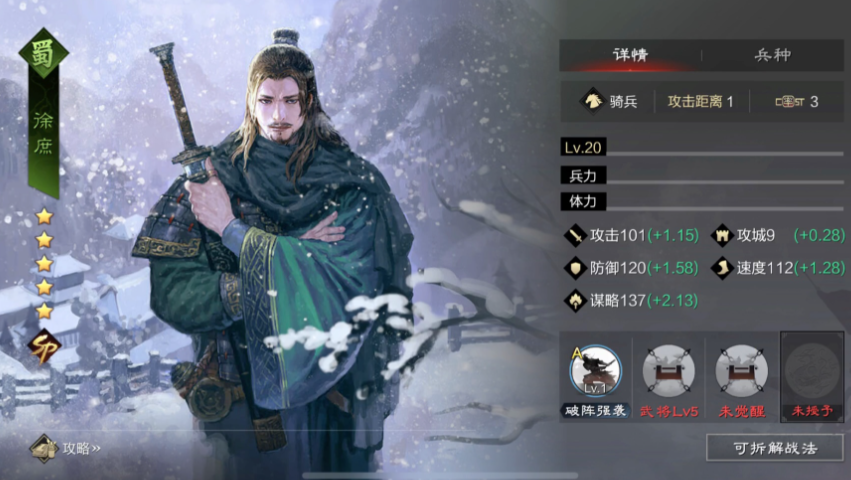This screenshot has width=851, height=480.
Task: Select the locked 未觉醒 skill slot
Action: pos(741,371)
